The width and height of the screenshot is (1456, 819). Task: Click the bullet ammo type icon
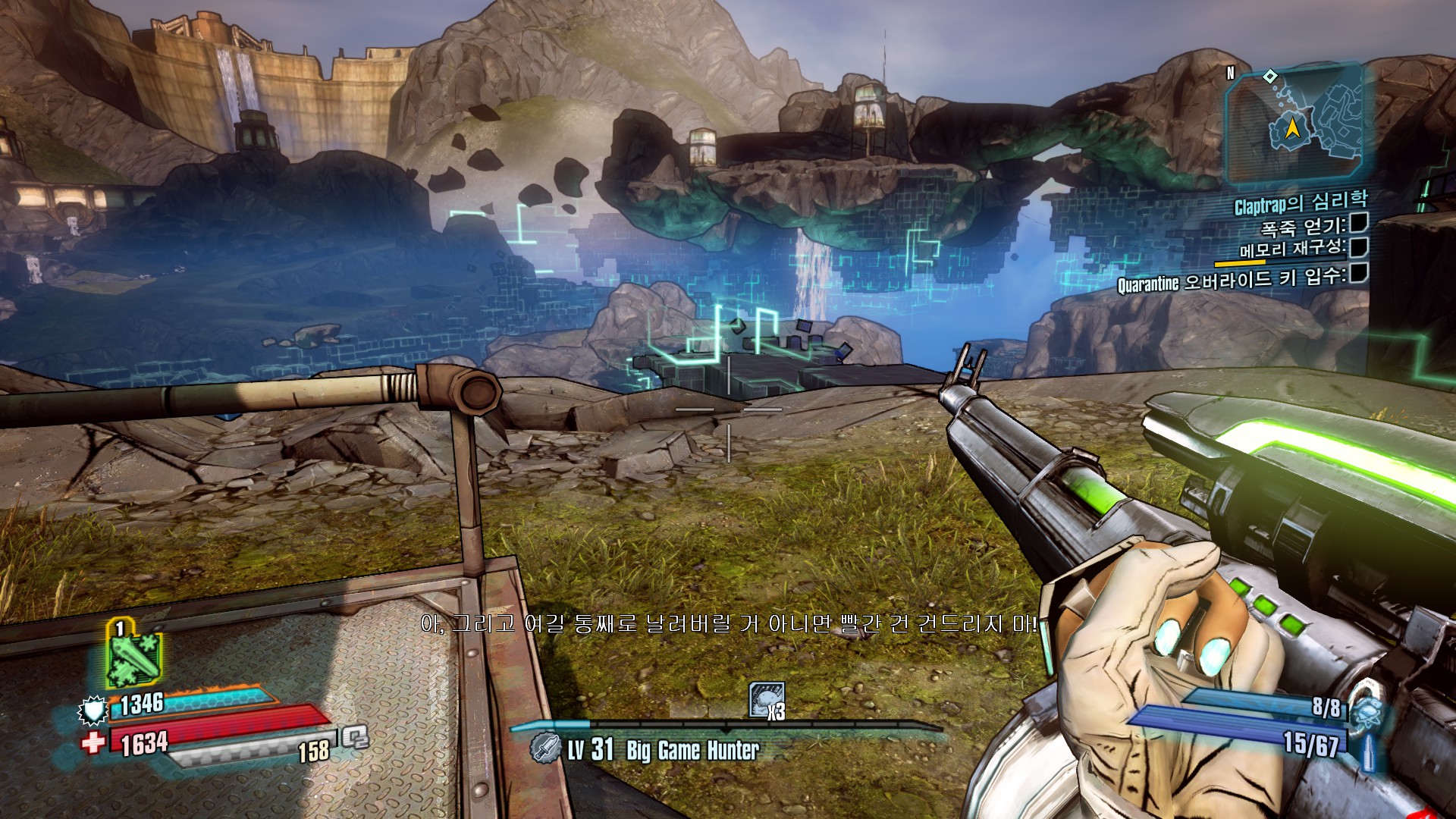1368,752
